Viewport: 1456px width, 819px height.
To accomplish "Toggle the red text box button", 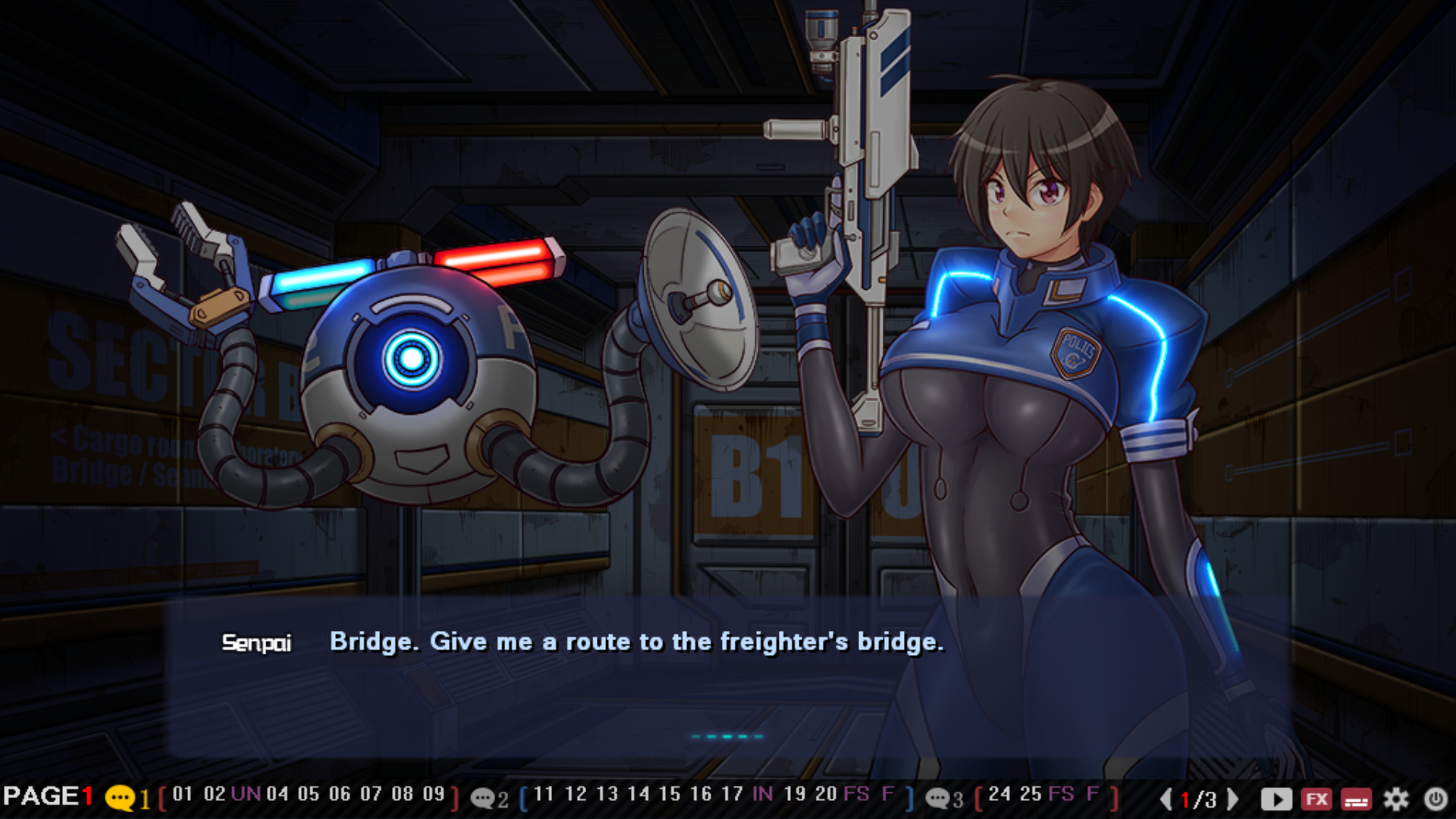I will click(x=1356, y=799).
